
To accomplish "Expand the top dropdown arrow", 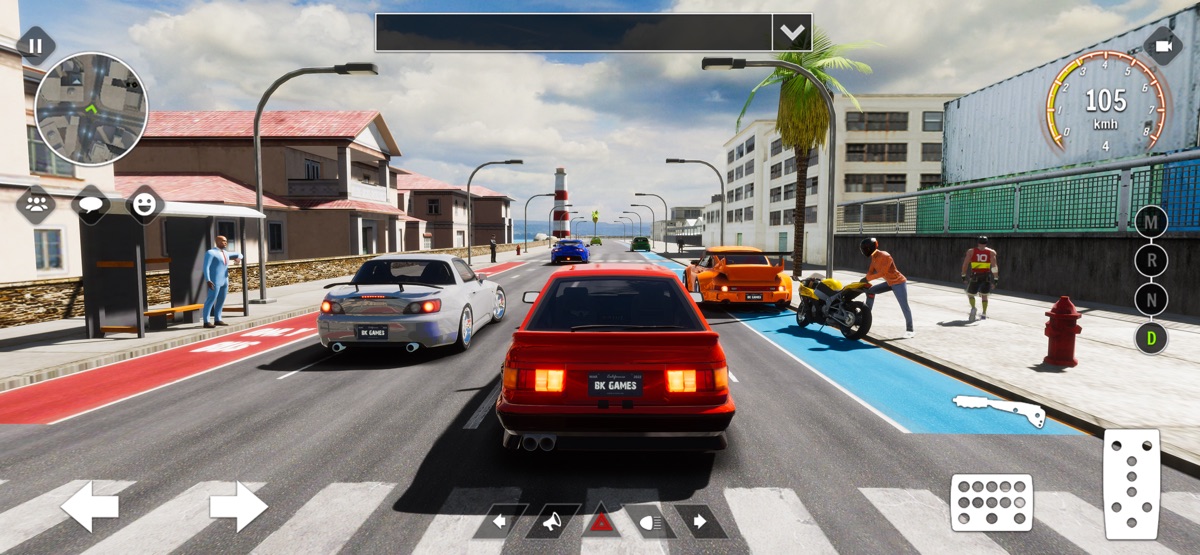I will (792, 32).
